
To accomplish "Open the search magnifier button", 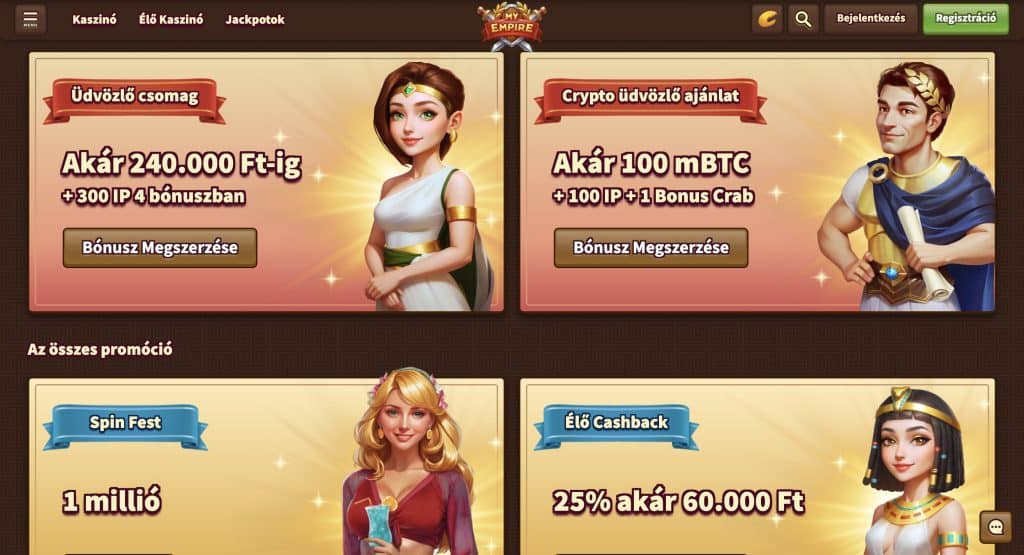I will 803,19.
